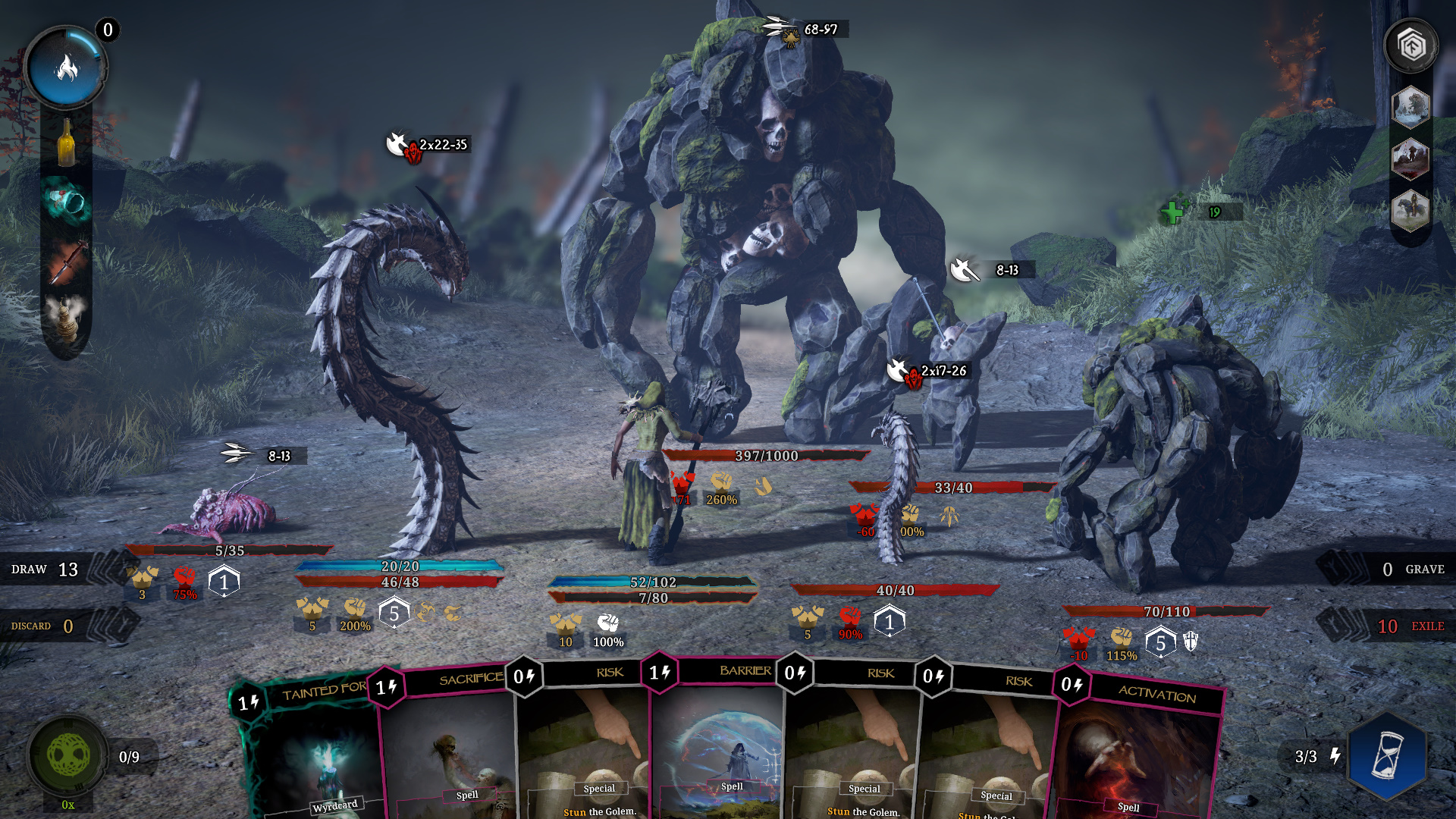This screenshot has width=1456, height=819.
Task: Select the smoking incense burner item
Action: tap(67, 318)
